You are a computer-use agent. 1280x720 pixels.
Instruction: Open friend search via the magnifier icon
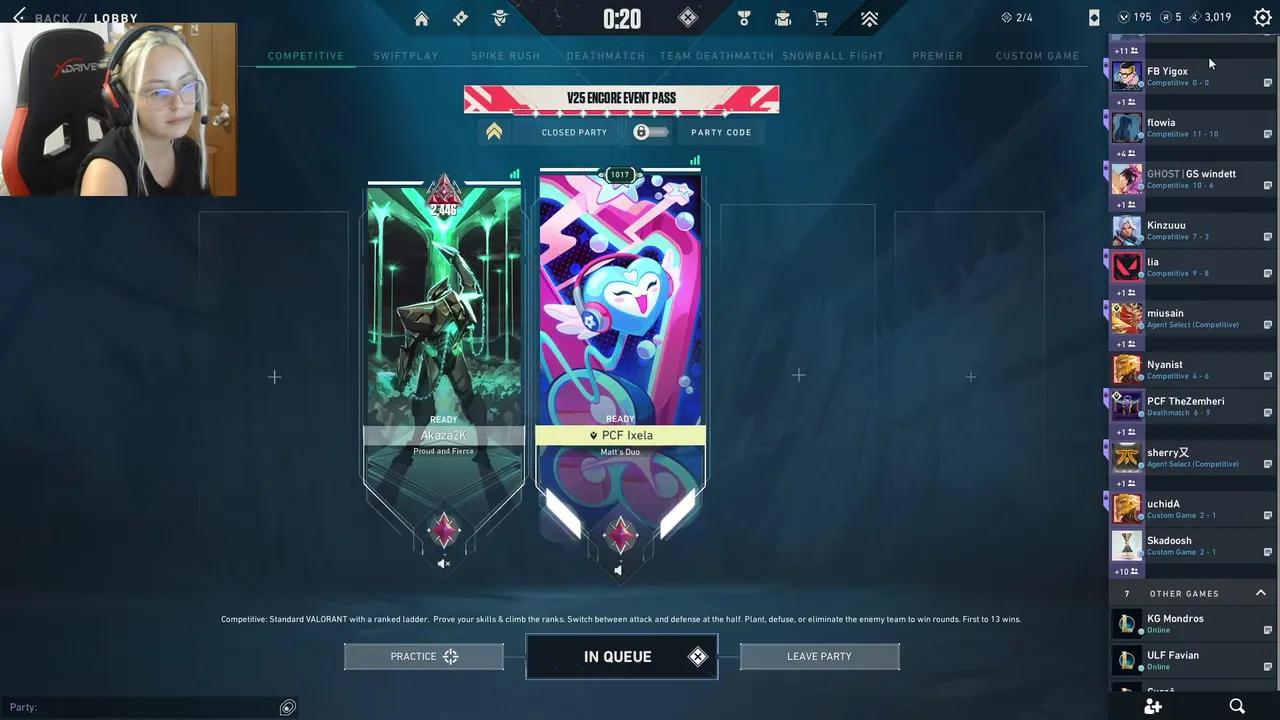click(1238, 707)
